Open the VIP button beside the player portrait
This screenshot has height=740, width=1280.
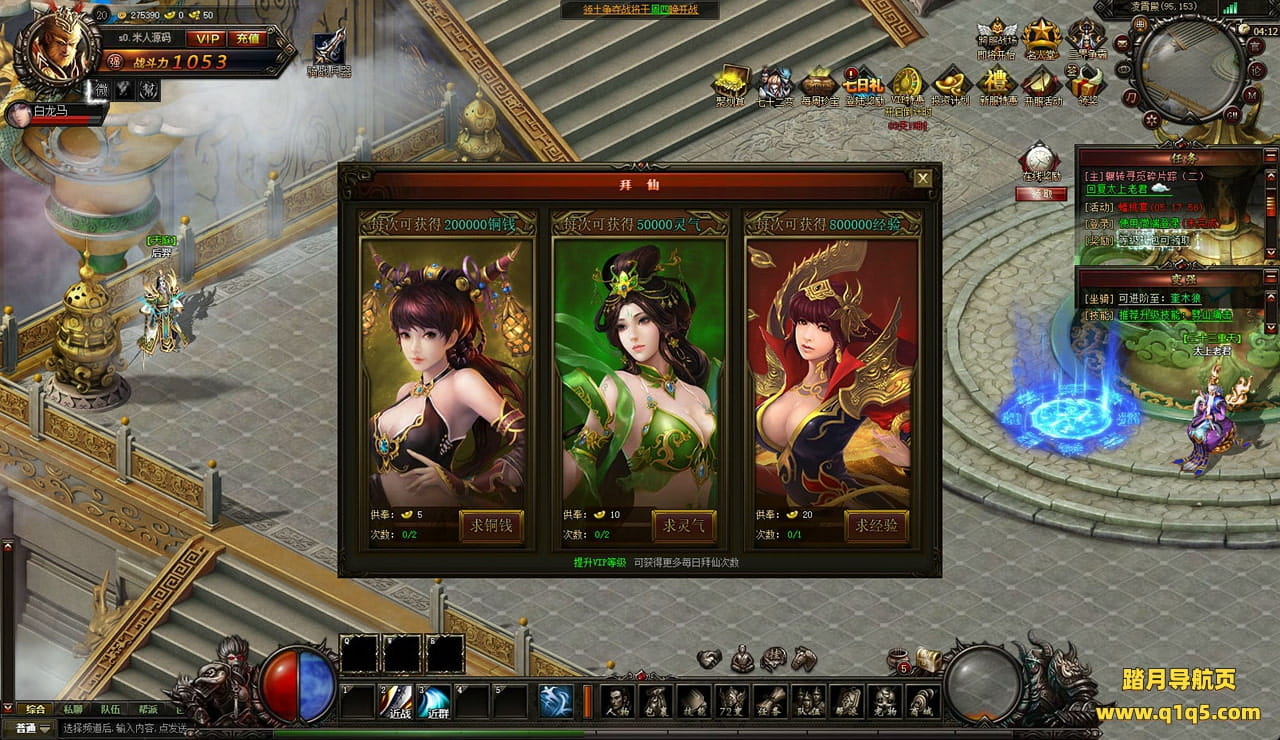coord(208,38)
